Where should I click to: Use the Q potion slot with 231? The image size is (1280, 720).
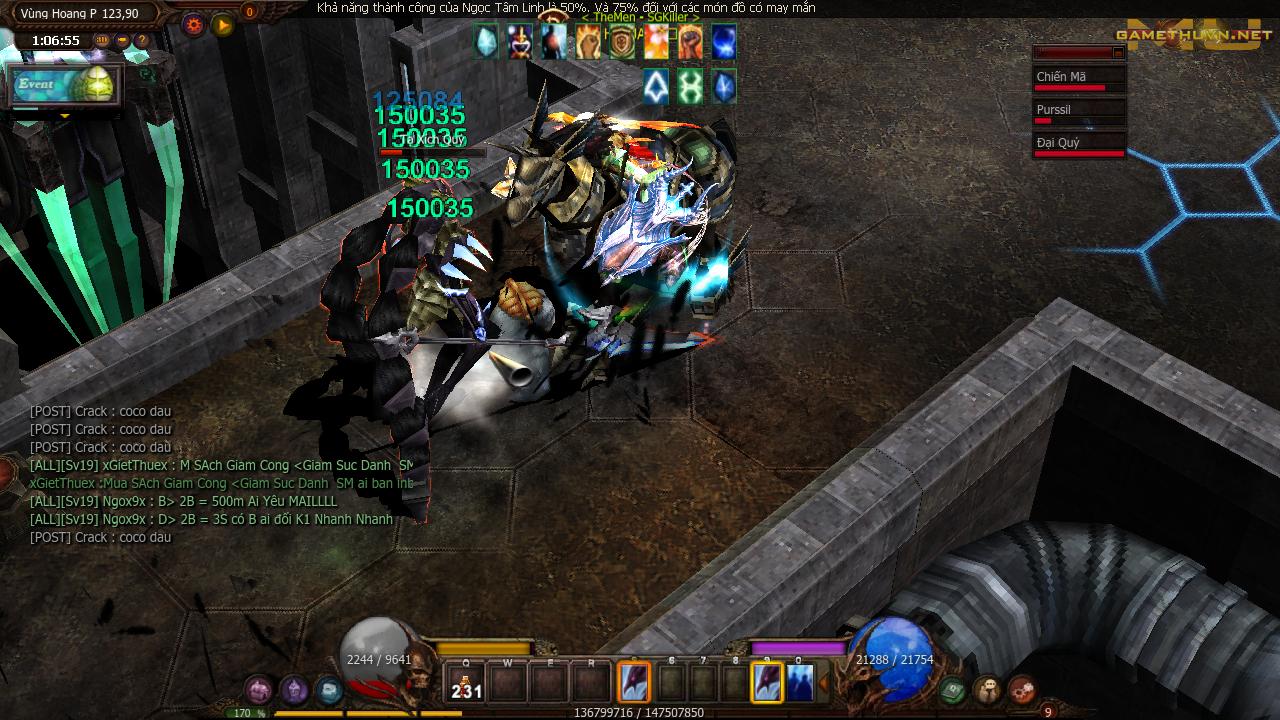pyautogui.click(x=466, y=683)
